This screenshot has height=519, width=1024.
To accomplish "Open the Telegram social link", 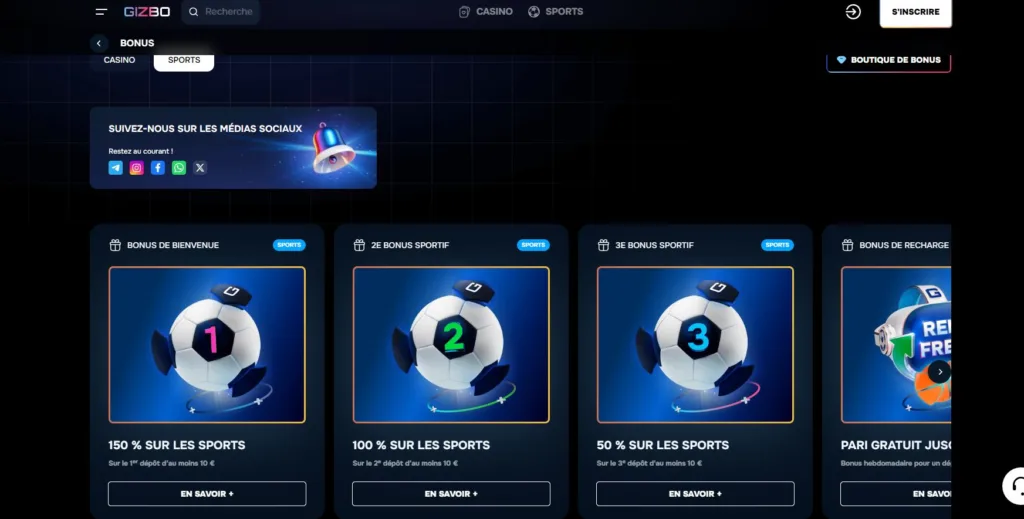I will coord(116,168).
